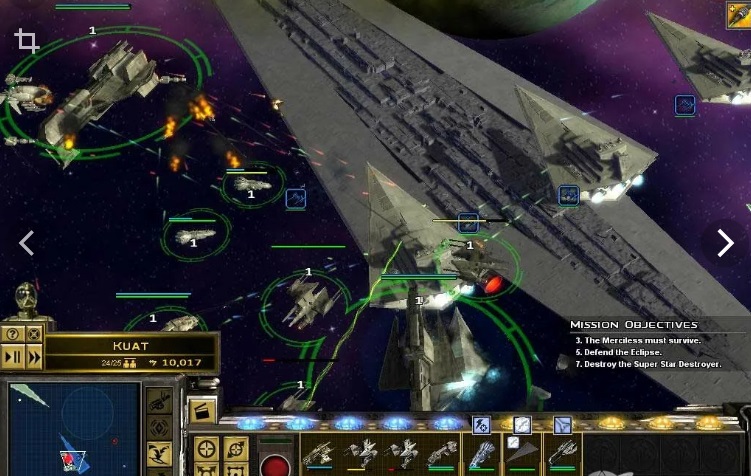Go to the previous image with the left arrow

27,242
